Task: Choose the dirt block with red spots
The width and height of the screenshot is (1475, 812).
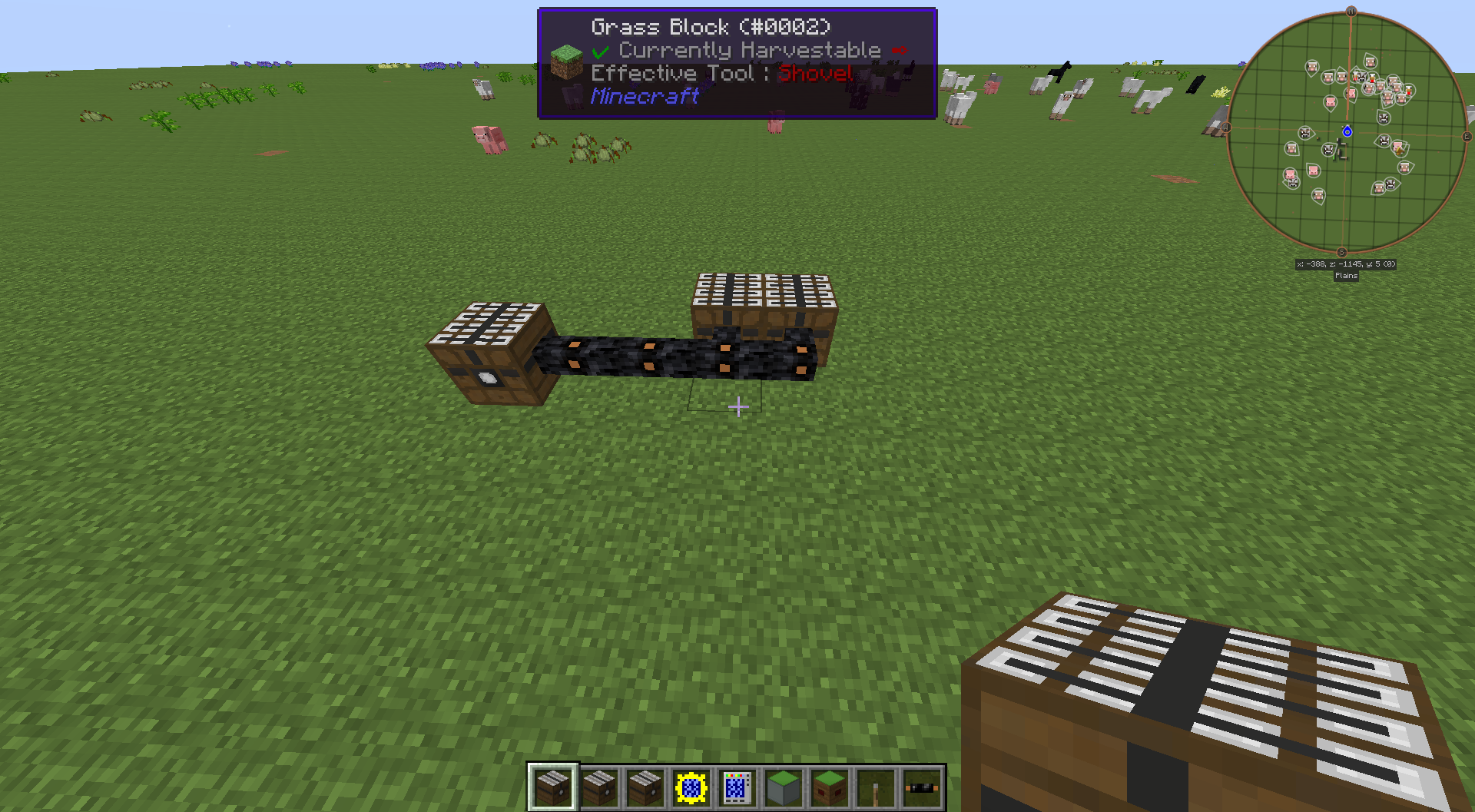Action: [830, 787]
